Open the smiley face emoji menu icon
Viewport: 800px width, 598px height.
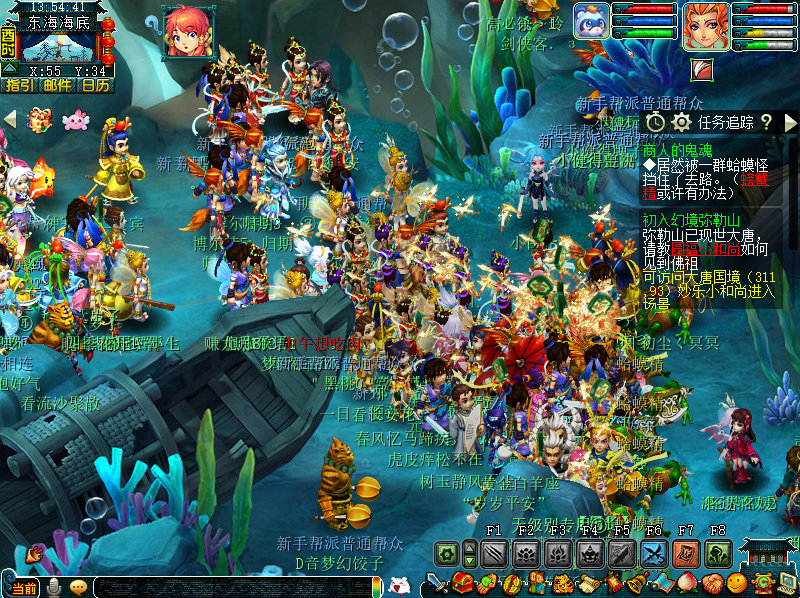point(737,583)
